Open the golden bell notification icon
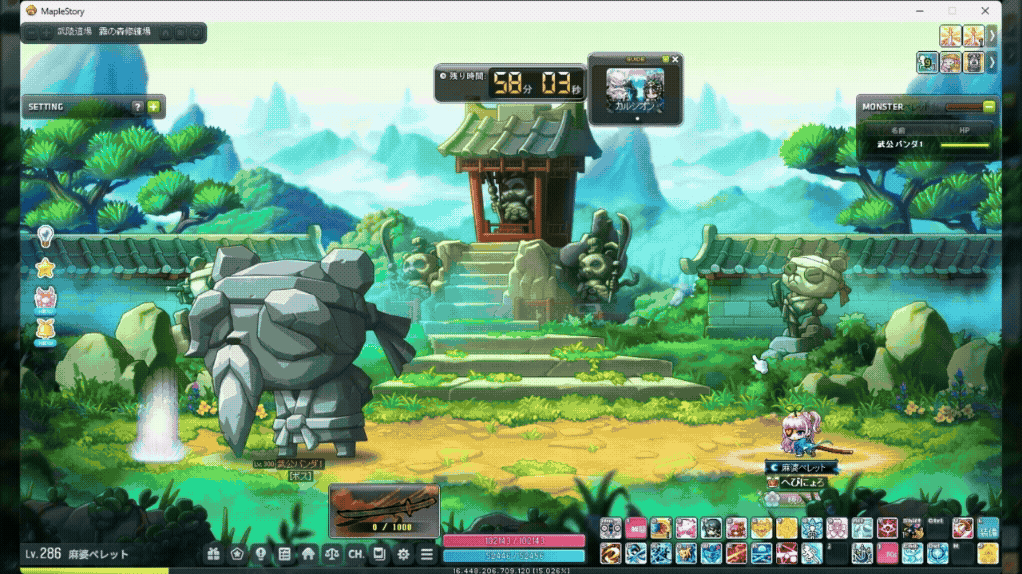 pyautogui.click(x=45, y=329)
